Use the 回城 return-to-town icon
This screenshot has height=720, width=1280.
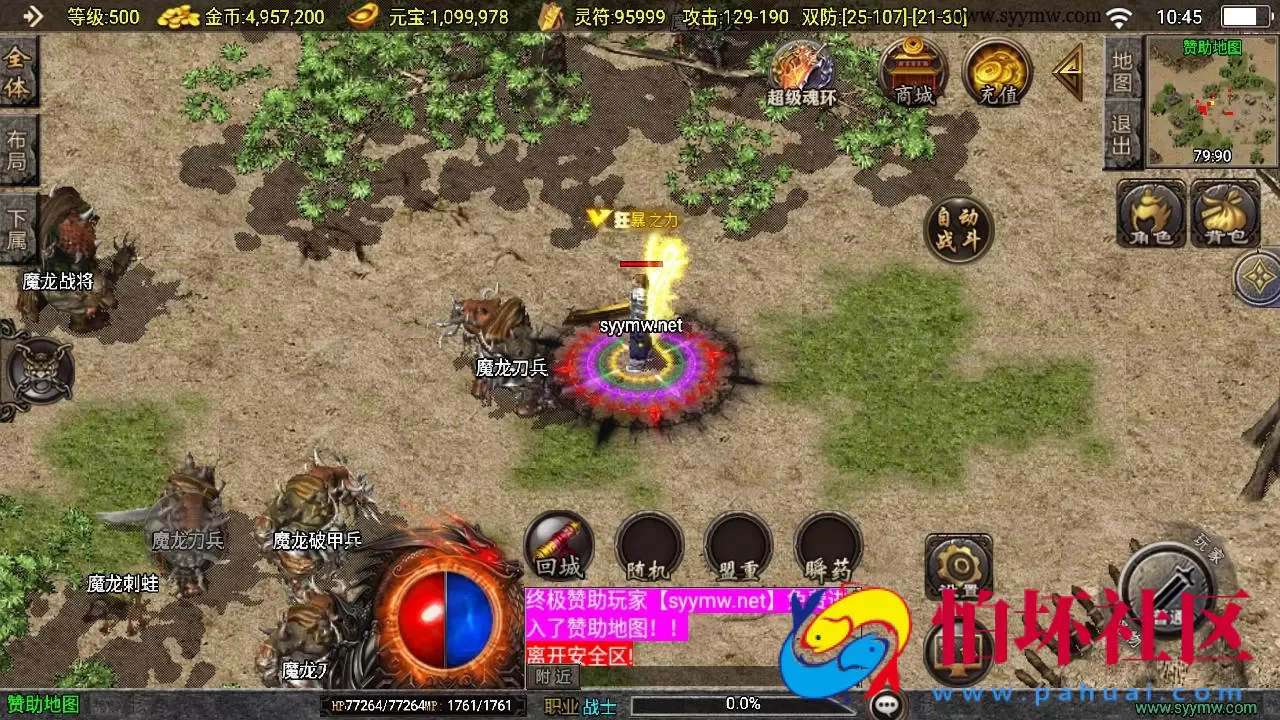coord(558,545)
